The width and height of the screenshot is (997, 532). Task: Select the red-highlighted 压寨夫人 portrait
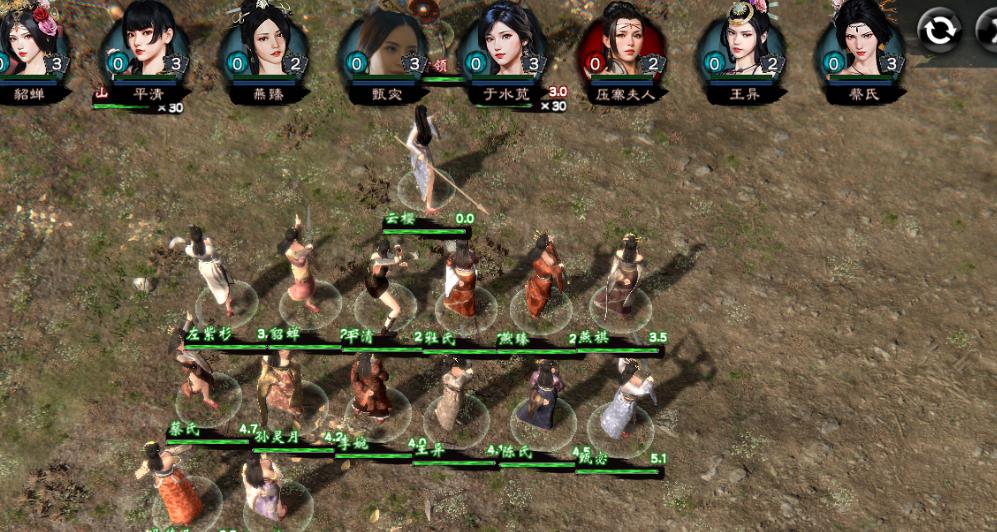coord(622,40)
